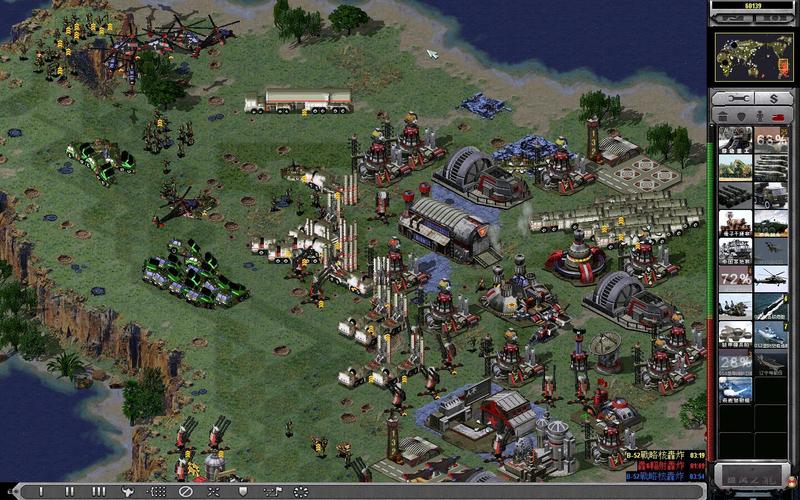Select control group two bars button
This screenshot has height=500, width=800.
(x=69, y=492)
